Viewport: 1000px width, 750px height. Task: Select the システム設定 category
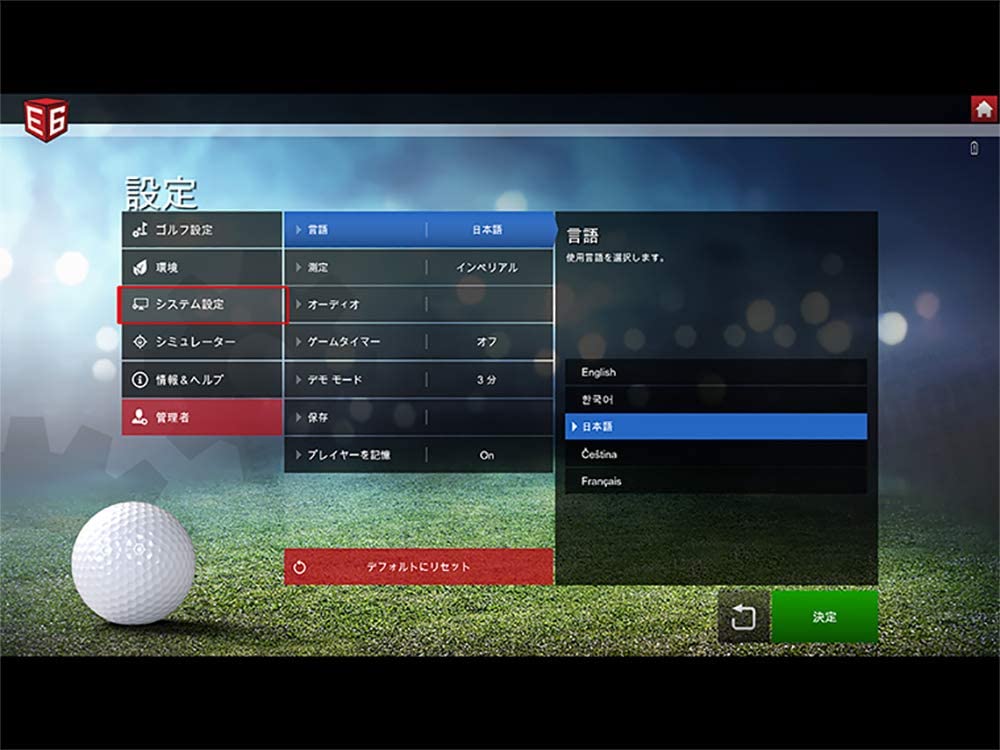point(202,305)
